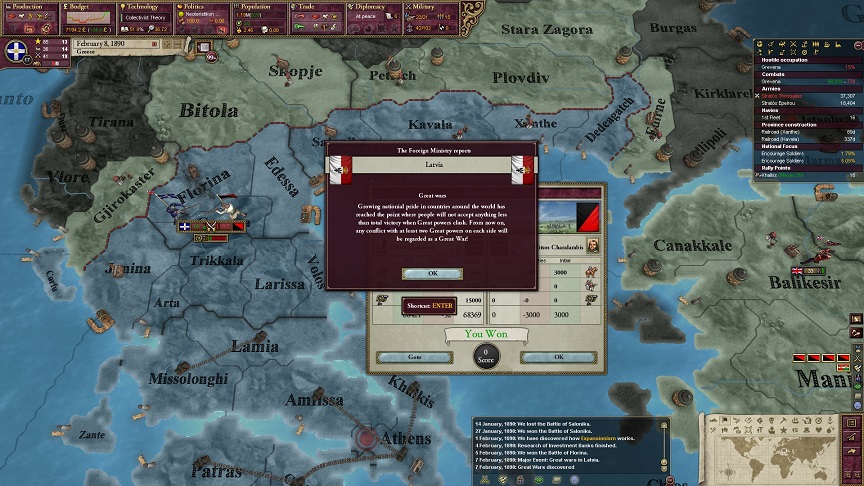Open the Budget tab
Image resolution: width=864 pixels, height=486 pixels.
click(x=89, y=12)
